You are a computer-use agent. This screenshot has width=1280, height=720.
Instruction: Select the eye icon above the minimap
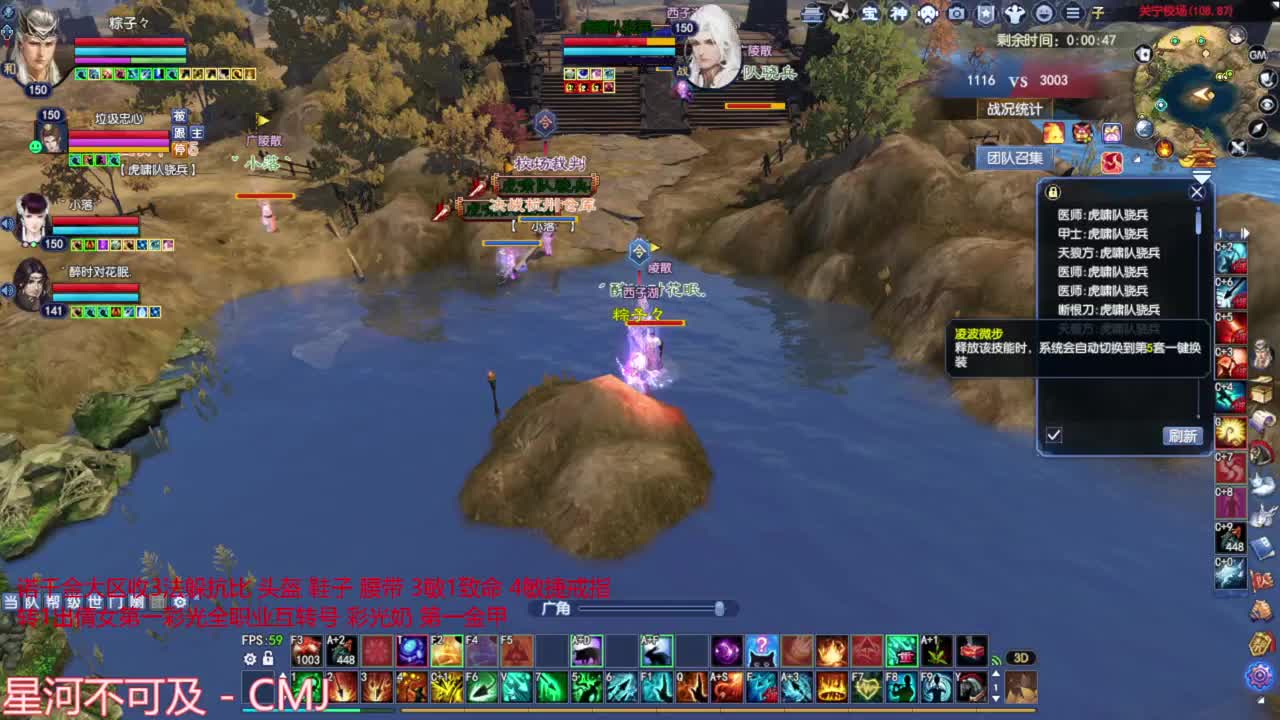(x=1266, y=104)
